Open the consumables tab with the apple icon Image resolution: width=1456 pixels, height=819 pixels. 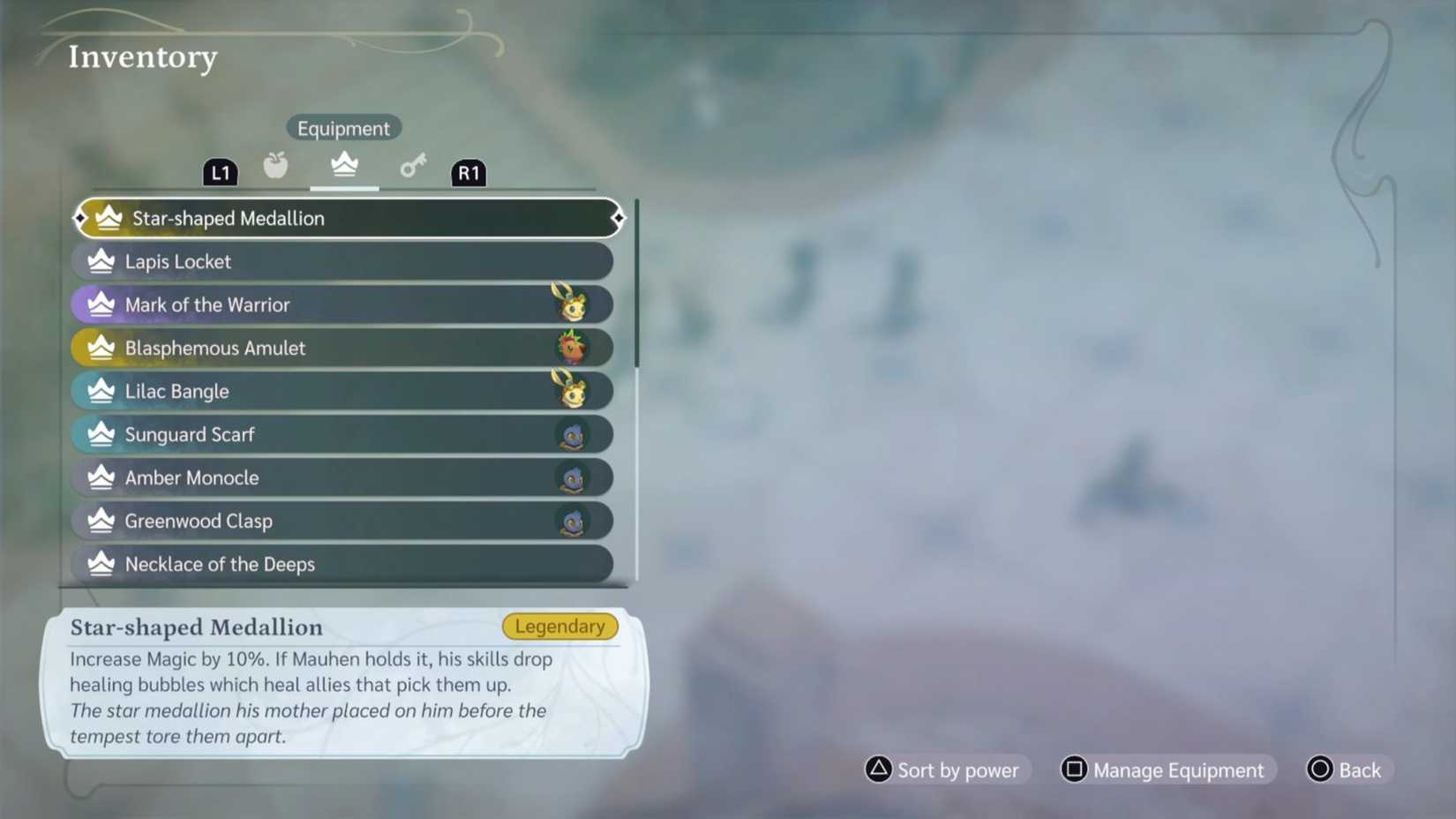pyautogui.click(x=275, y=165)
